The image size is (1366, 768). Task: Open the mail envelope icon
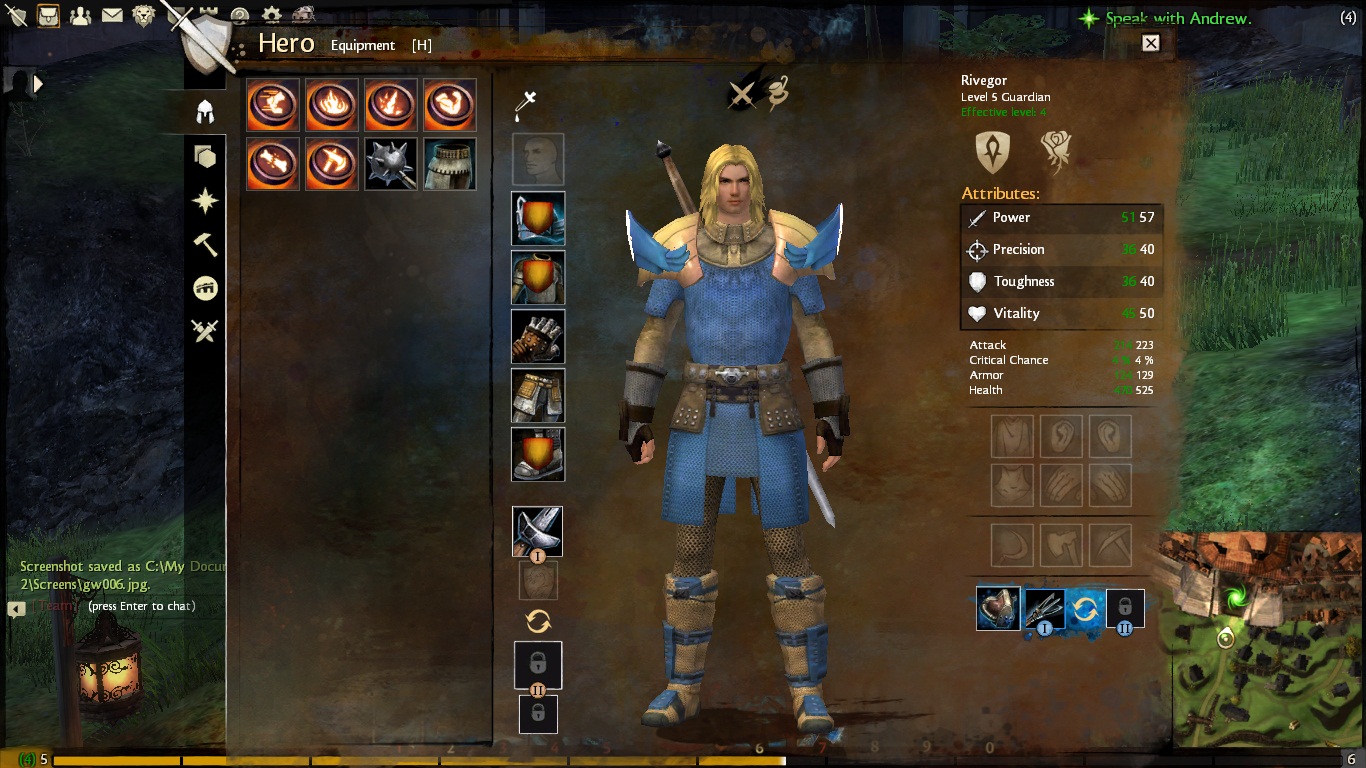[x=112, y=15]
